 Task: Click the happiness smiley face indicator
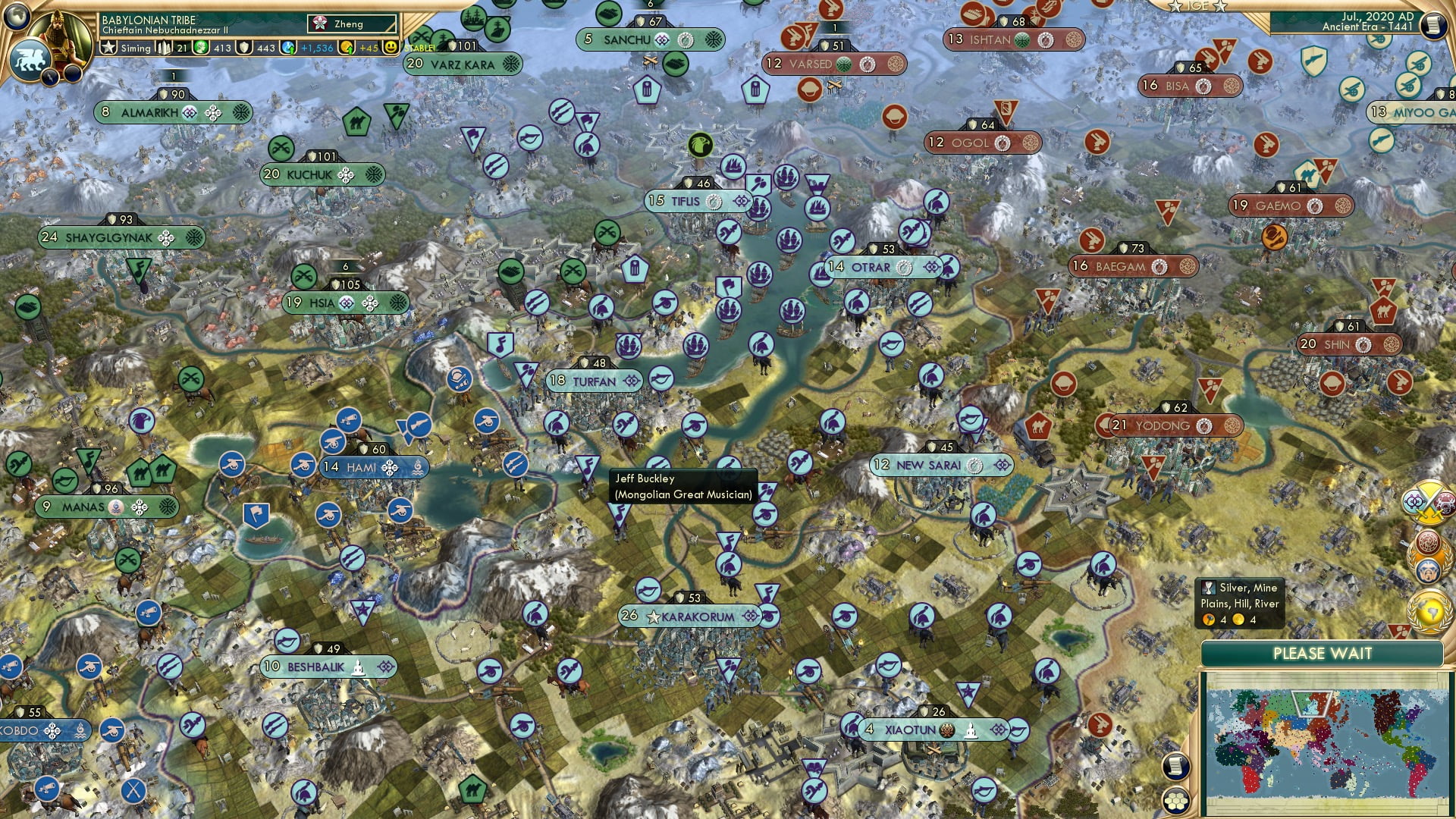[x=390, y=47]
